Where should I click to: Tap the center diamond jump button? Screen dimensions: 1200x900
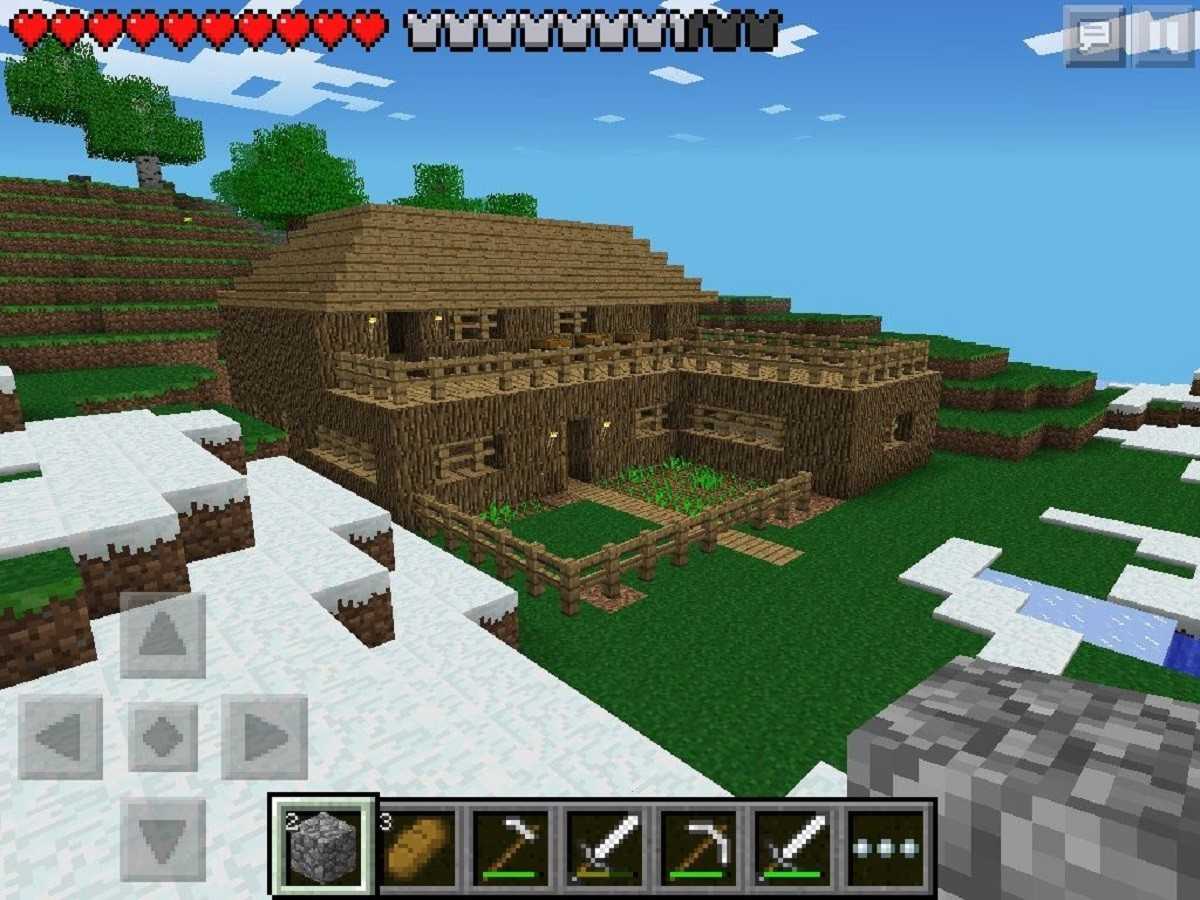click(x=163, y=738)
